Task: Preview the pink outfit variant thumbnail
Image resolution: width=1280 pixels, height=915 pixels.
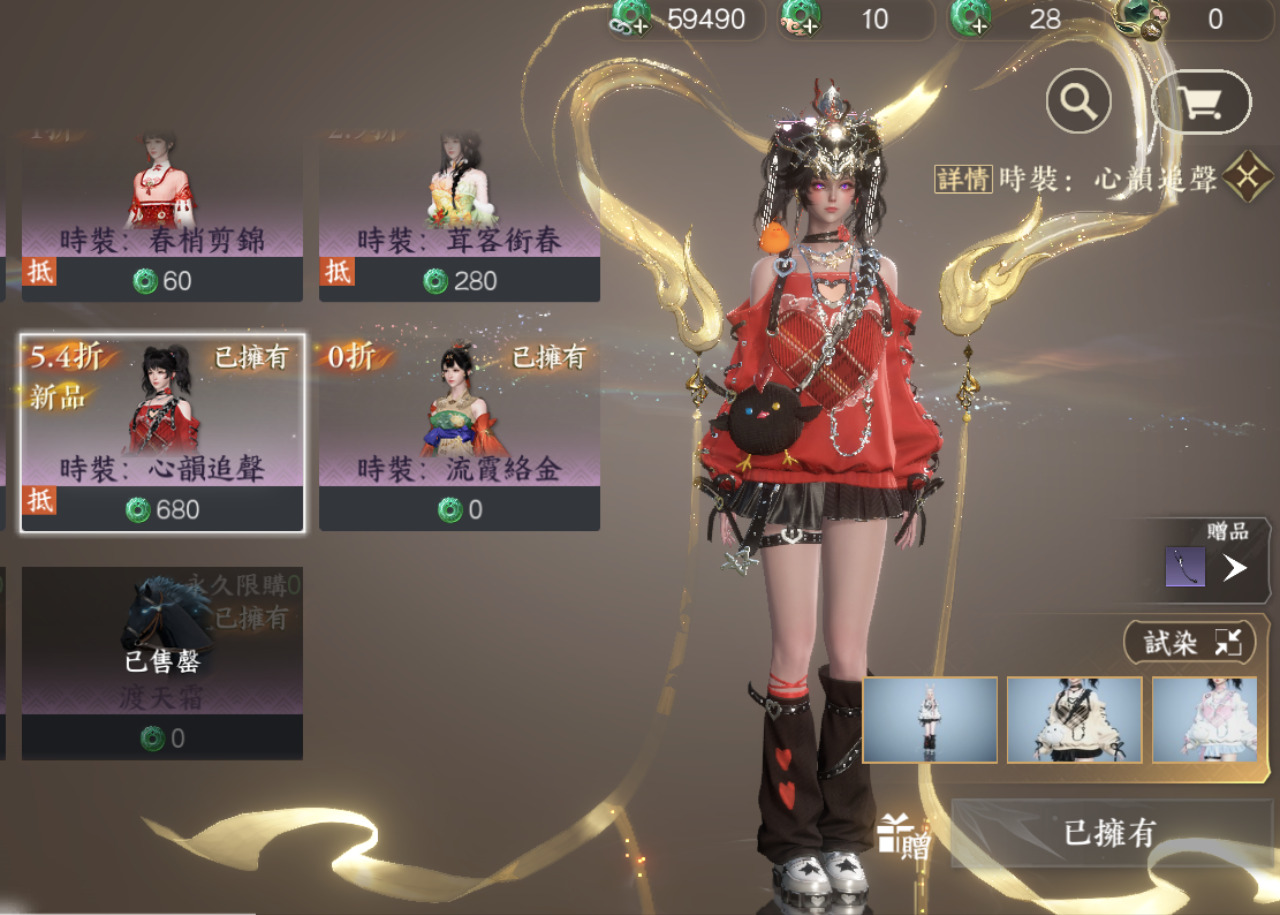Action: click(1205, 720)
